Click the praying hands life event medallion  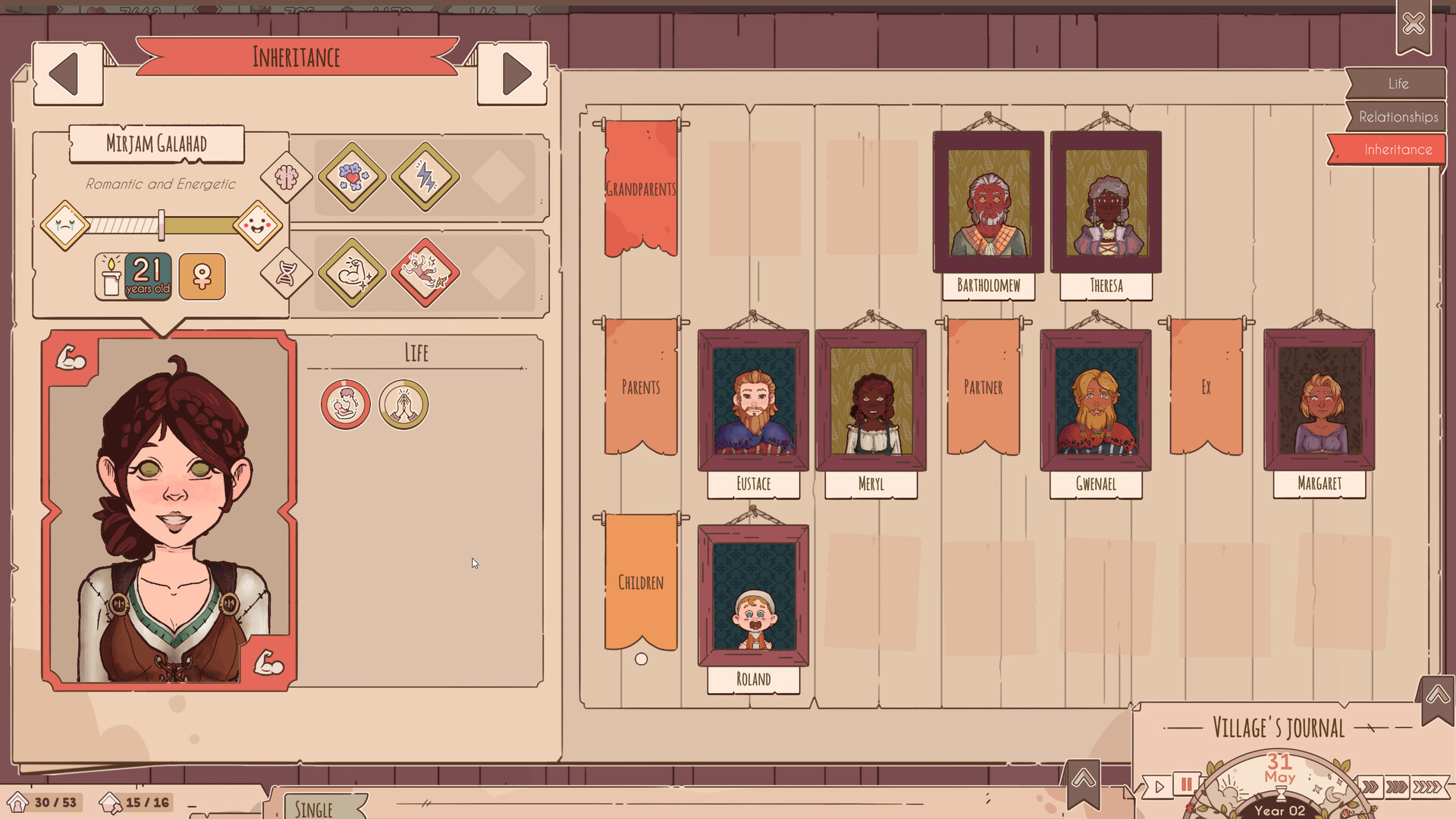(x=403, y=404)
